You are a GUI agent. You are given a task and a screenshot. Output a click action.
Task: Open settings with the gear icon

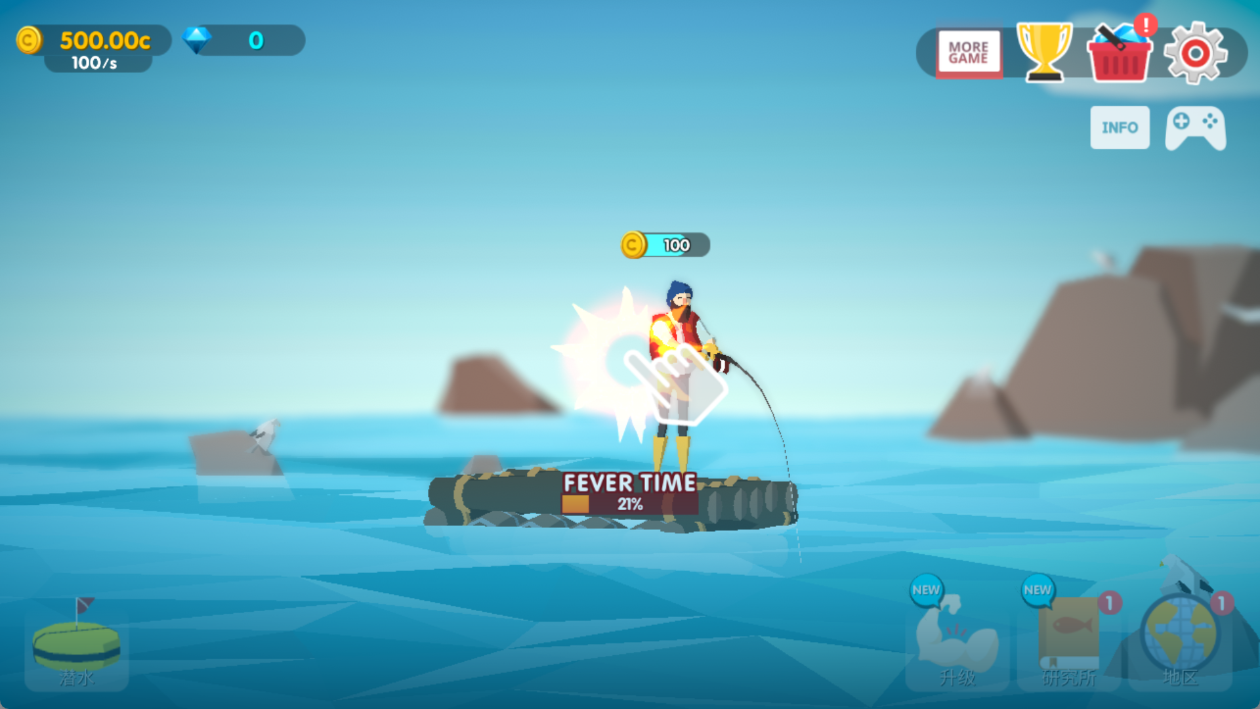coord(1195,52)
